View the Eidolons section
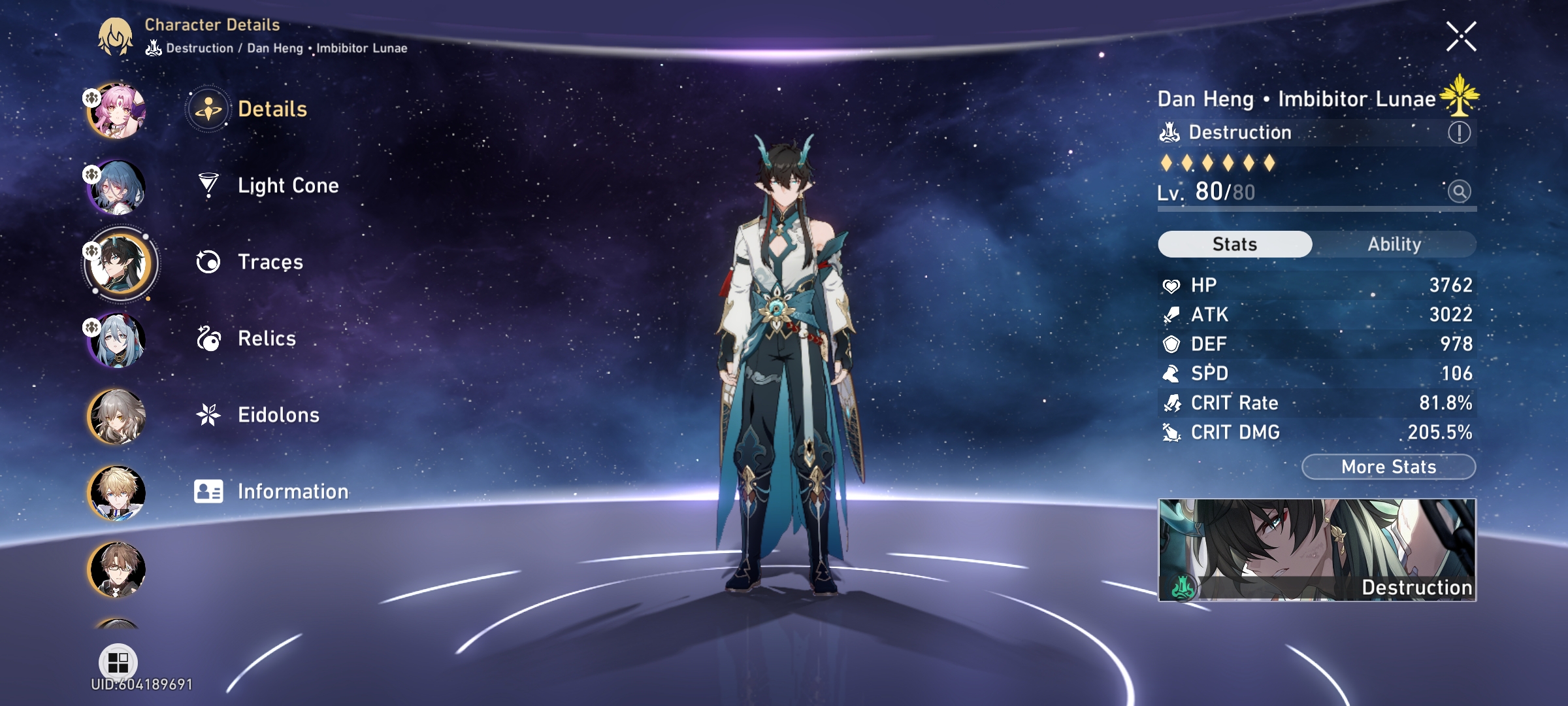 coord(279,415)
